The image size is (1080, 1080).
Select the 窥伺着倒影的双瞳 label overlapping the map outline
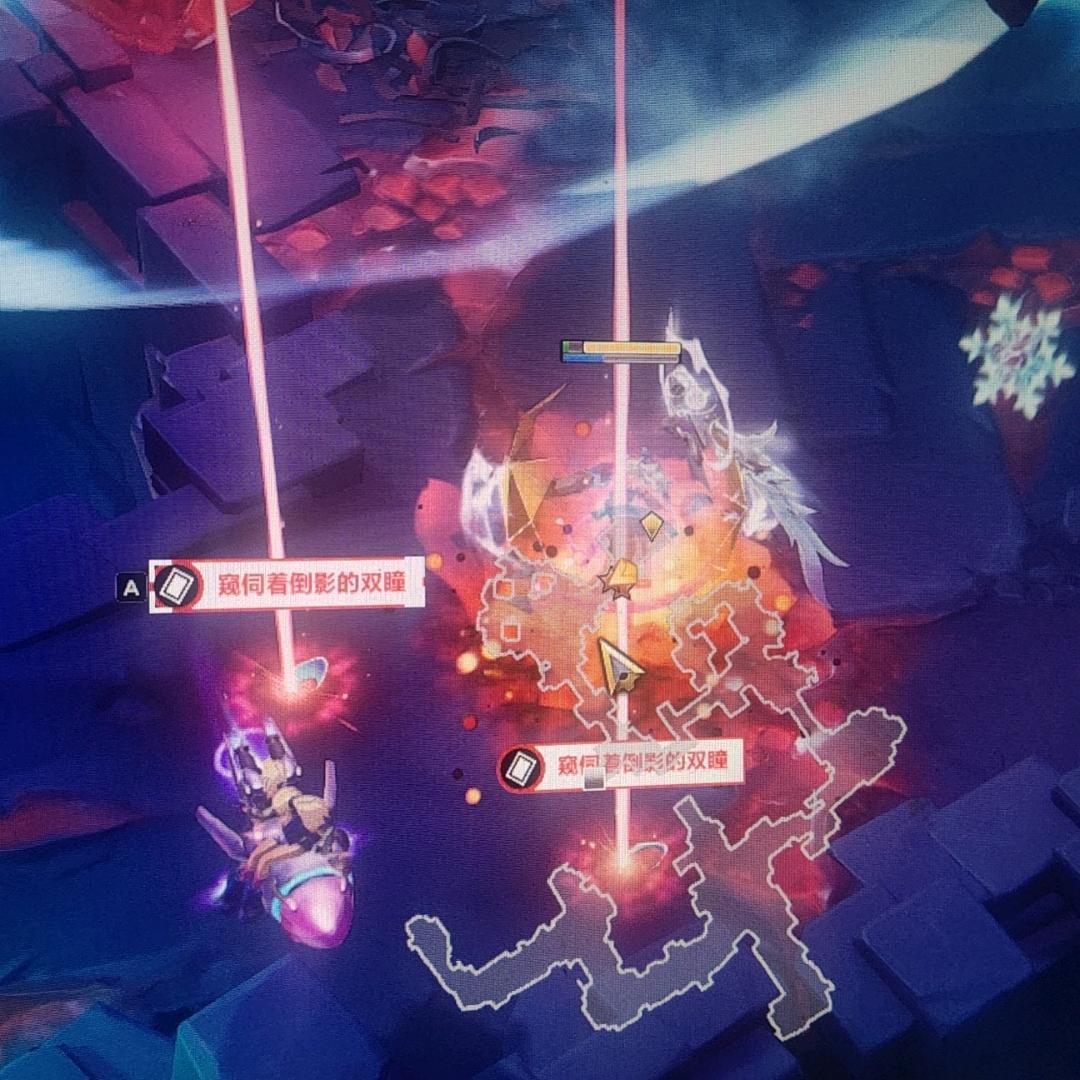click(x=622, y=766)
